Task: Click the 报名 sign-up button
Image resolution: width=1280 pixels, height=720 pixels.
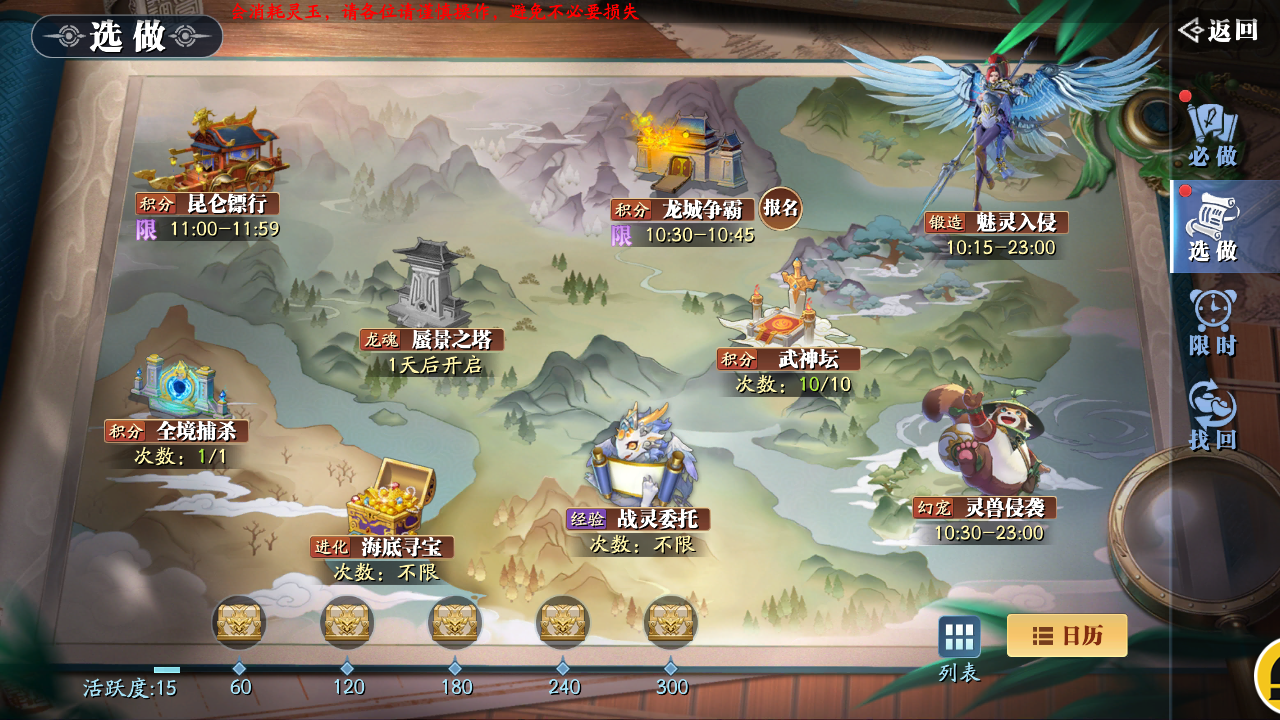Action: coord(780,208)
